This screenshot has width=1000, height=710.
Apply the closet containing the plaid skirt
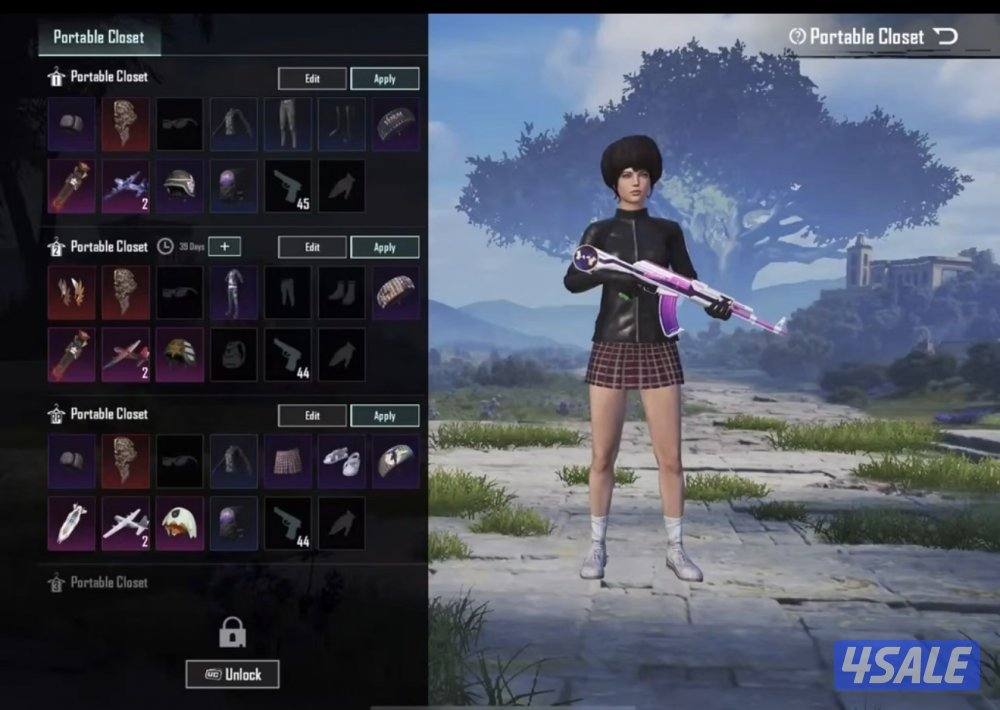coord(384,415)
